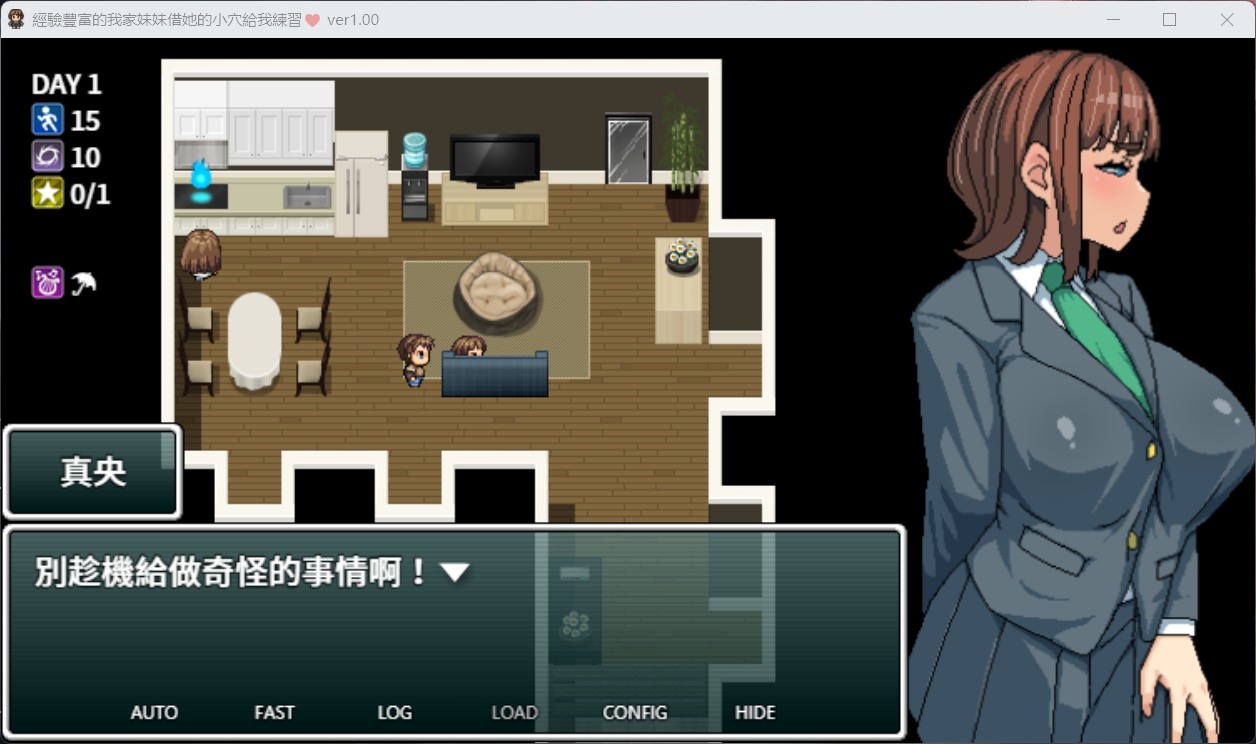The height and width of the screenshot is (744, 1256).
Task: Minimize the game window
Action: coord(1113,19)
